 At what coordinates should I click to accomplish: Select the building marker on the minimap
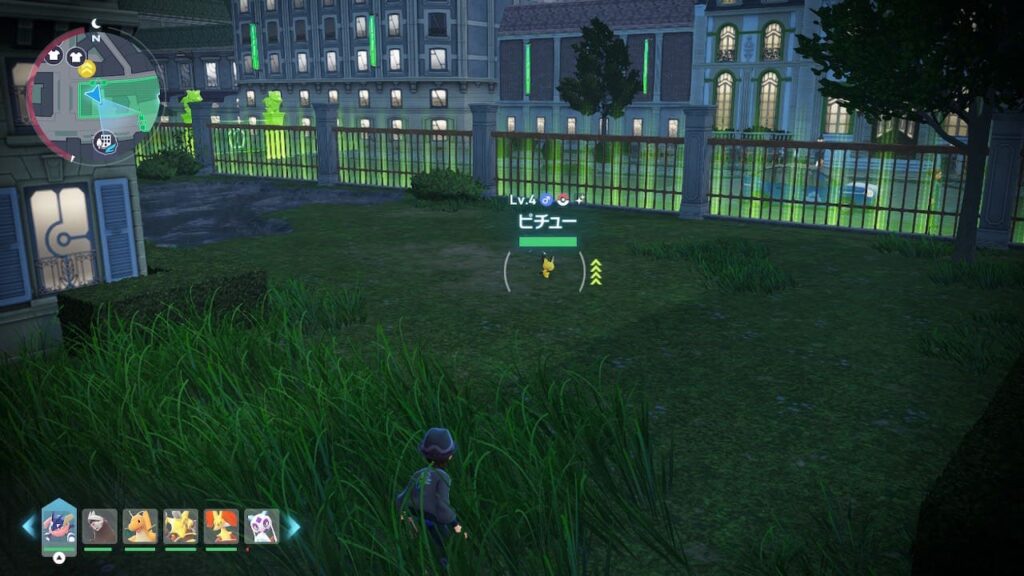105,141
